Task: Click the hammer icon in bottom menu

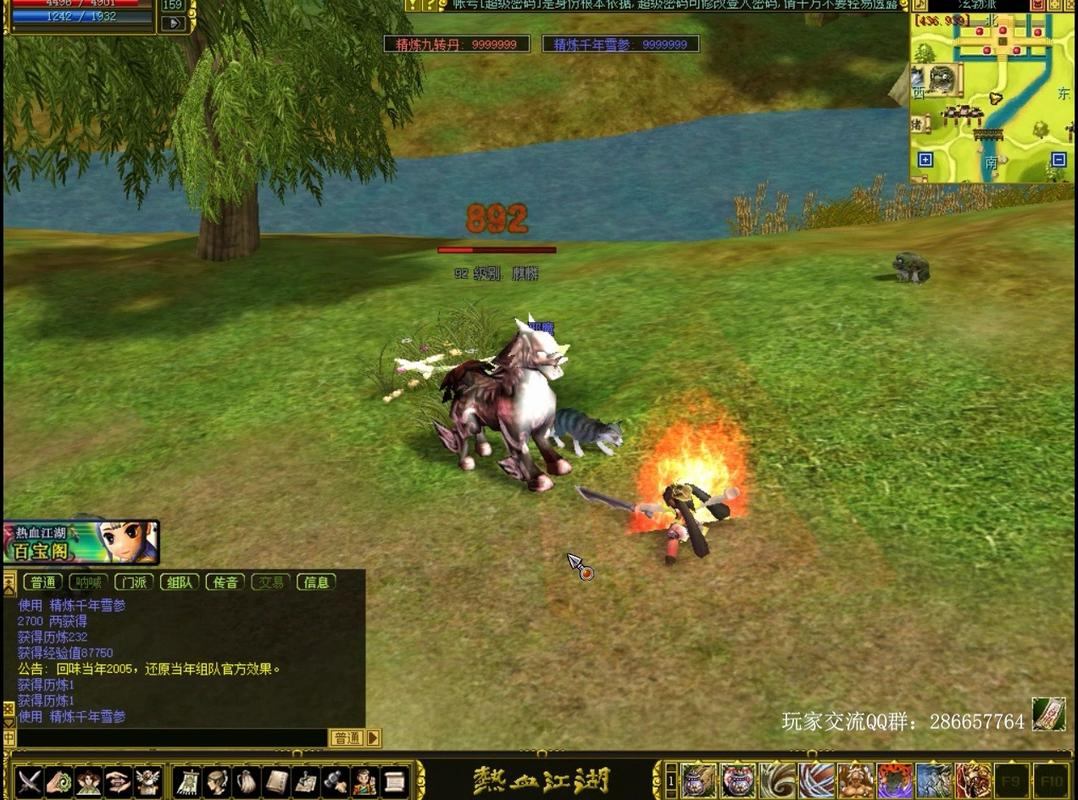Action: point(335,779)
